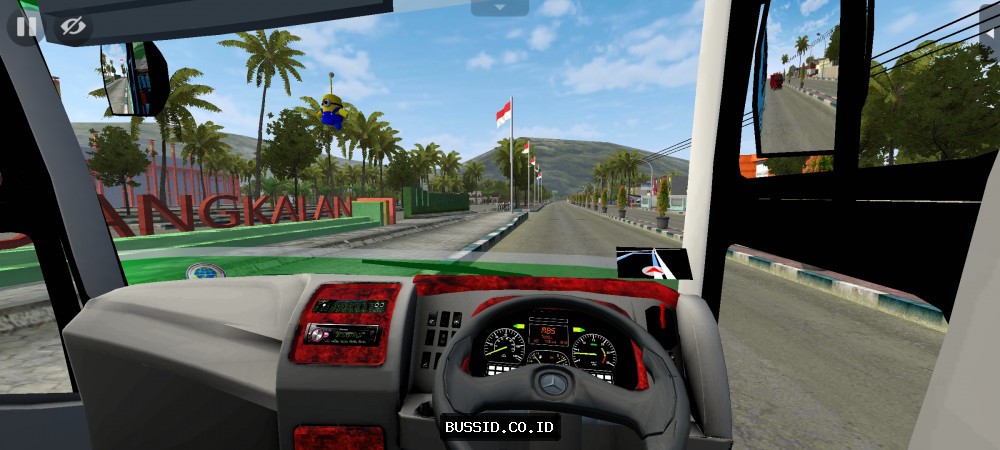Toggle the crossed-out eye HUD visibility icon
This screenshot has height=450, width=1000.
[x=72, y=27]
